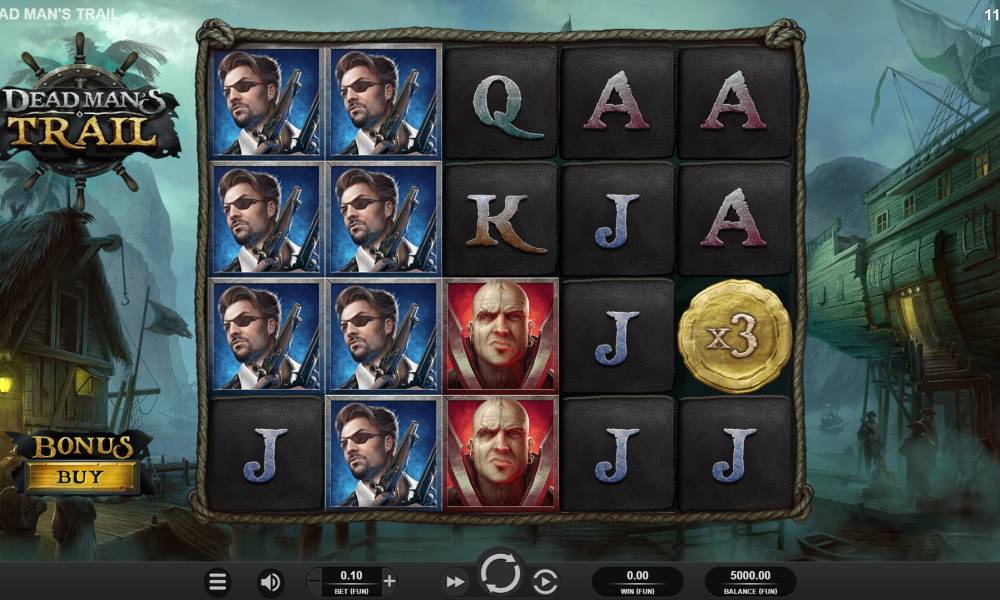Image resolution: width=1000 pixels, height=600 pixels.
Task: Open the Bonus Buy feature
Action: 82,463
